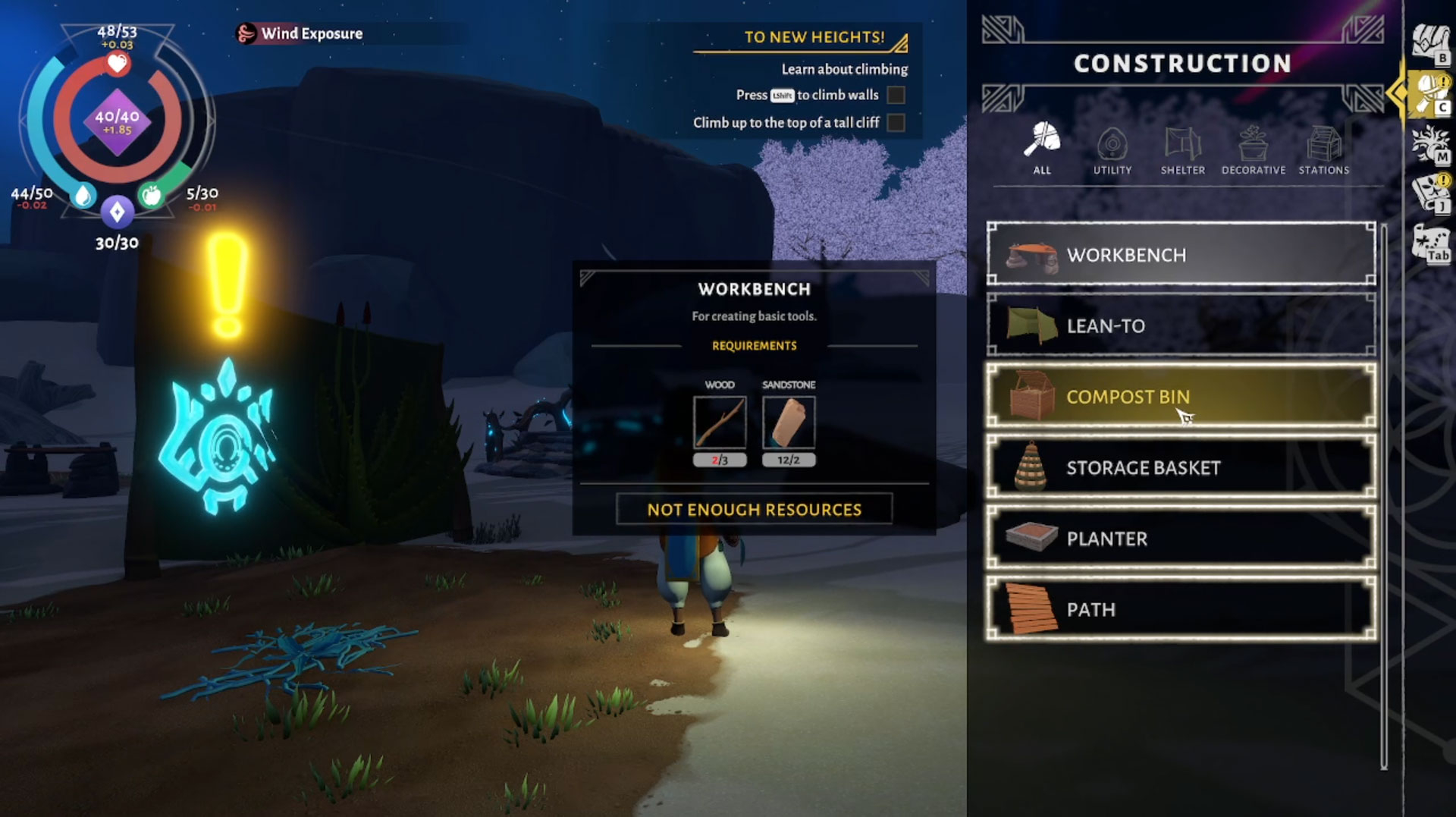Show the Shelter category
1456x817 pixels.
[1182, 149]
